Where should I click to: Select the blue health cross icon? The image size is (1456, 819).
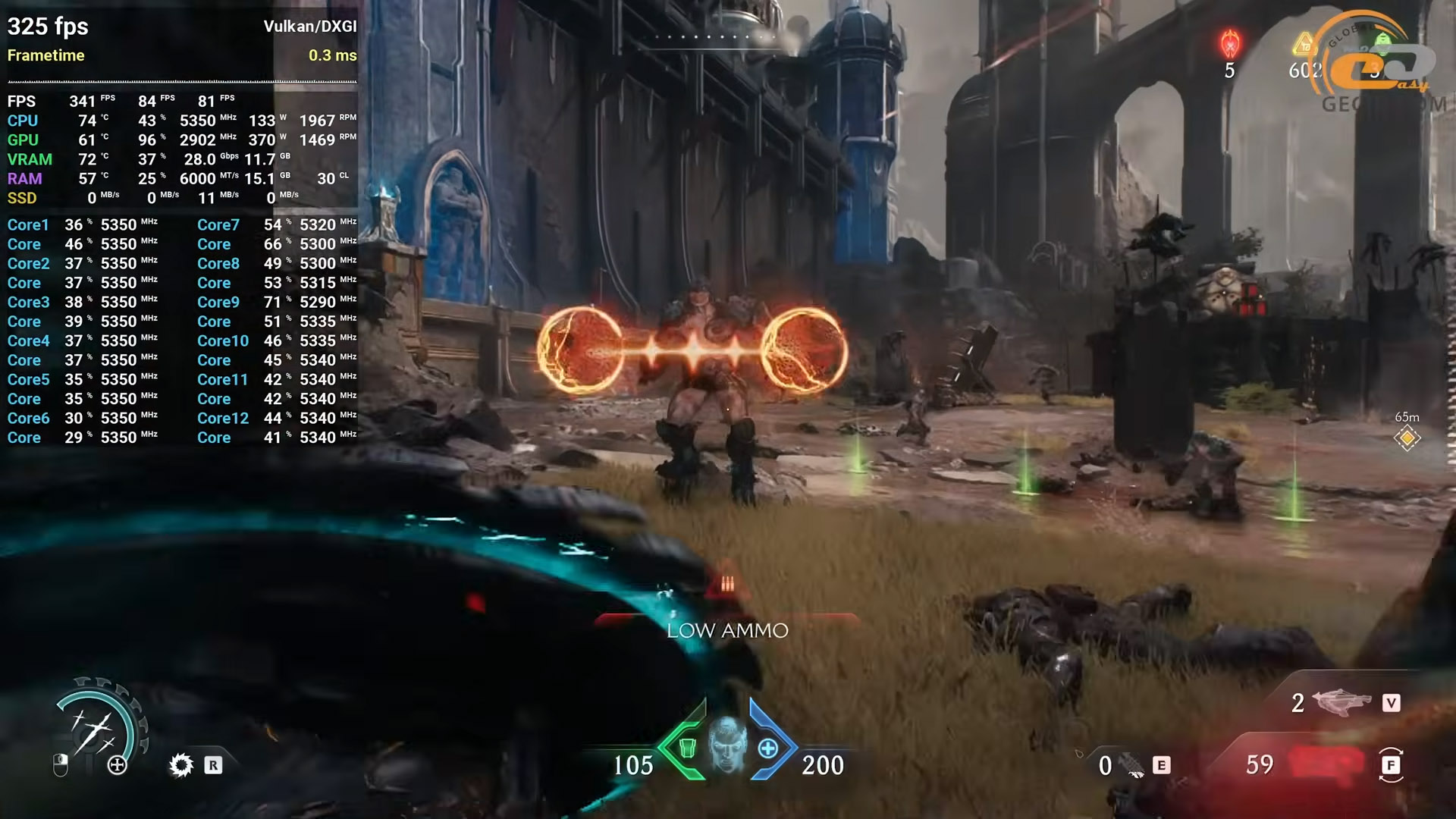point(768,748)
